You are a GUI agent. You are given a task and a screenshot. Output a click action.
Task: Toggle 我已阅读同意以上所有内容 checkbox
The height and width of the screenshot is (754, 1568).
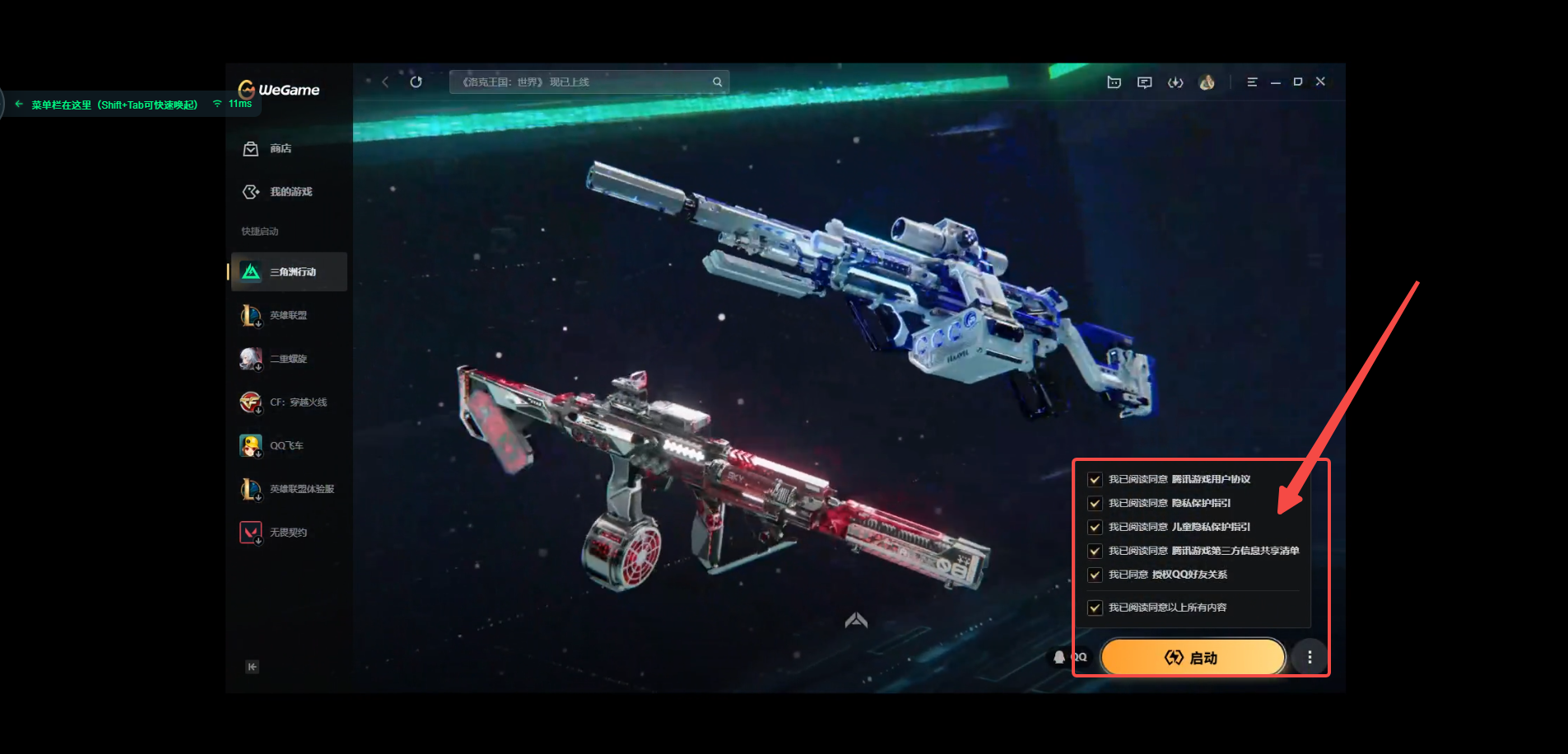click(1095, 607)
